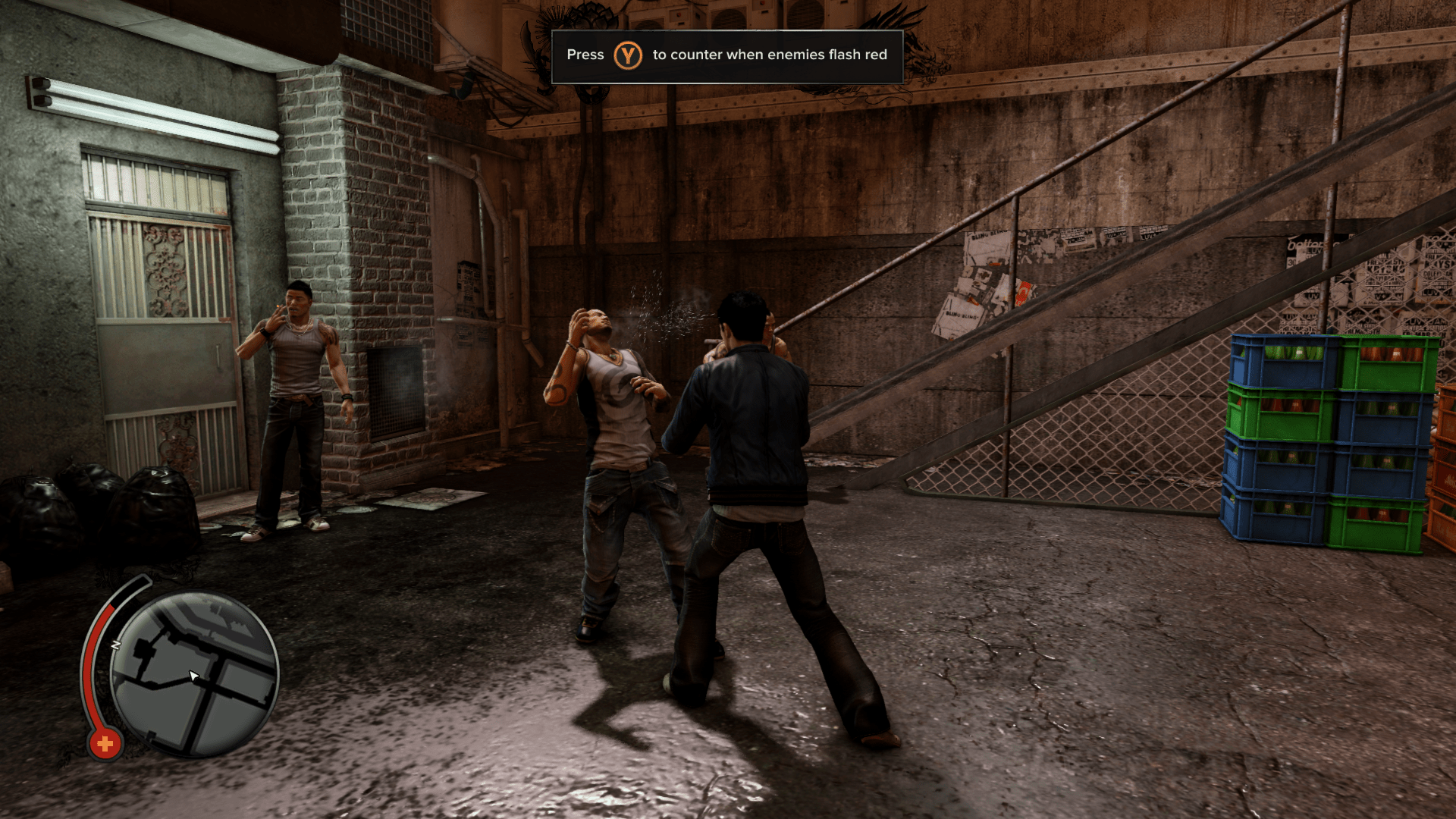Toggle the tutorial counter prompt banner
1456x819 pixels.
pos(728,55)
